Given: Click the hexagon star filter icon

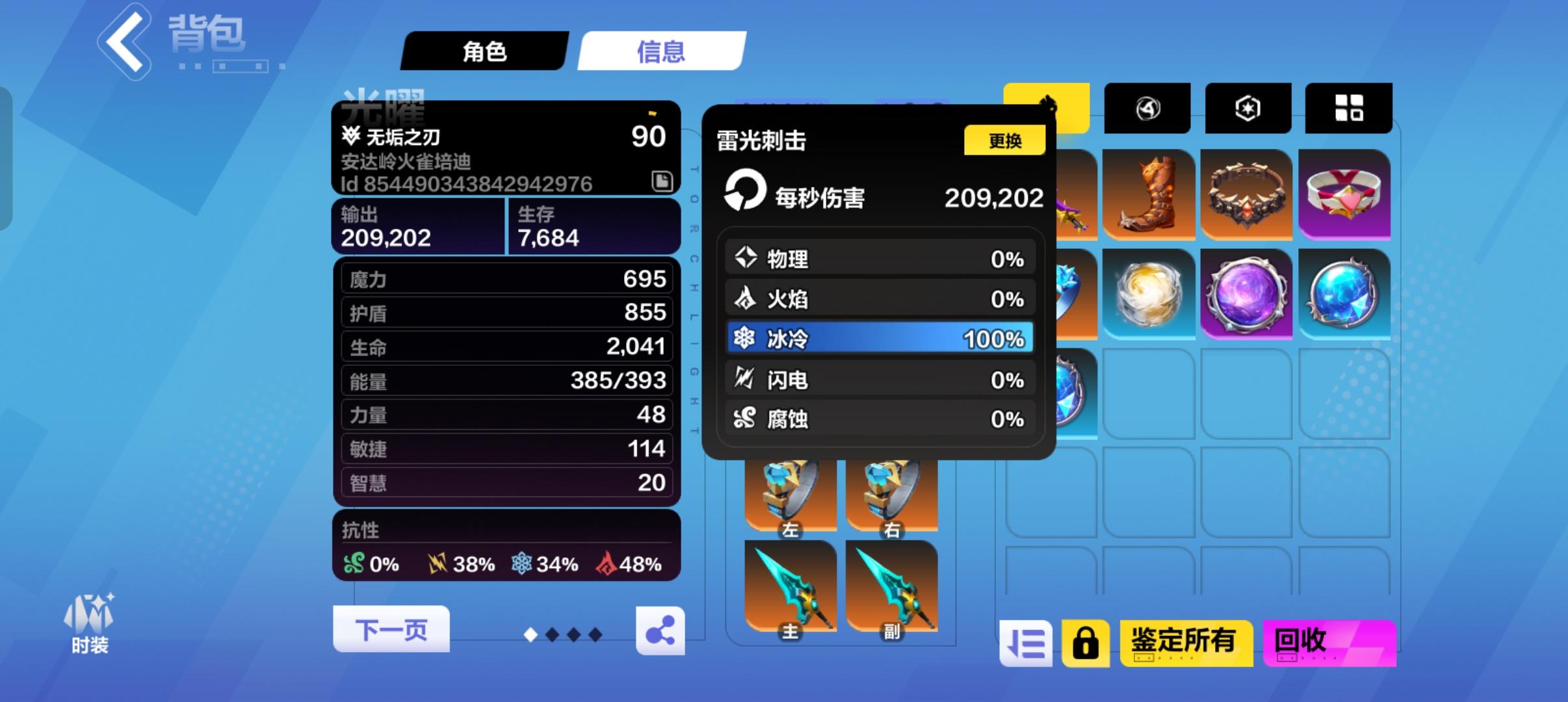Looking at the screenshot, I should point(1249,108).
